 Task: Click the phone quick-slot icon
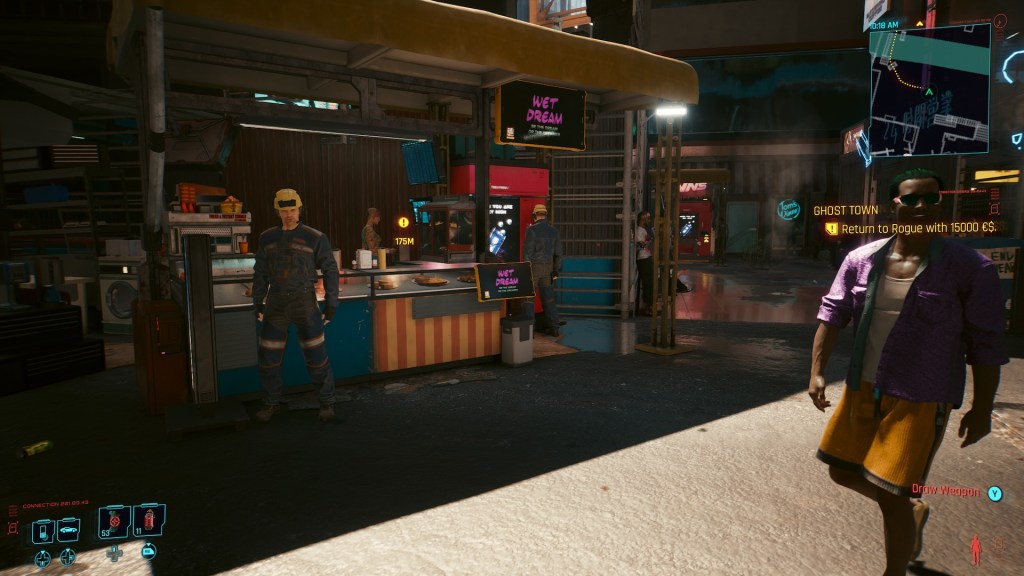click(43, 531)
